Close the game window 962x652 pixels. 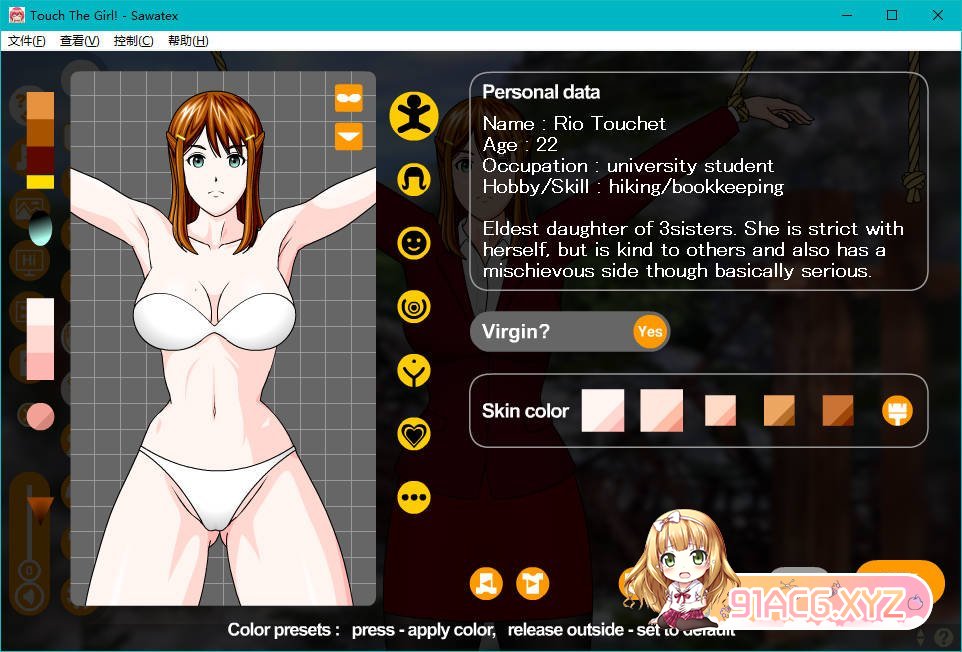click(x=937, y=15)
